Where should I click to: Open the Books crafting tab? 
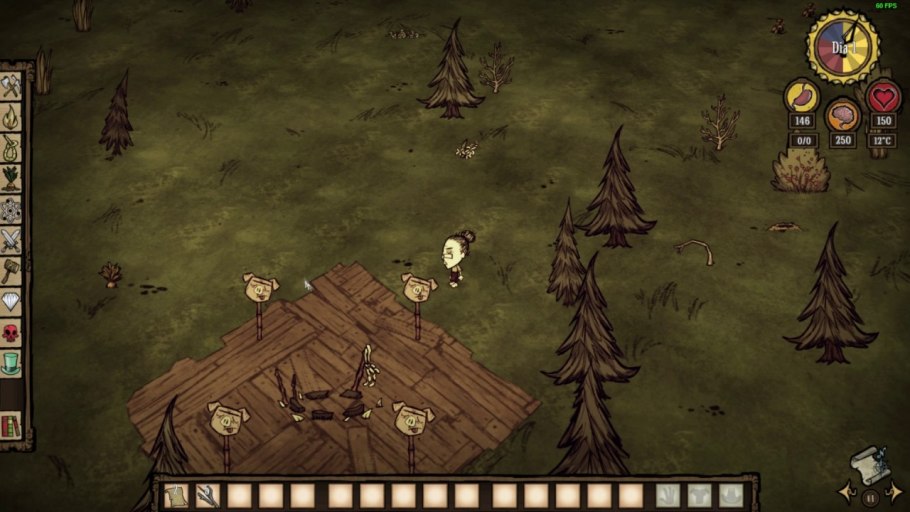pyautogui.click(x=11, y=426)
